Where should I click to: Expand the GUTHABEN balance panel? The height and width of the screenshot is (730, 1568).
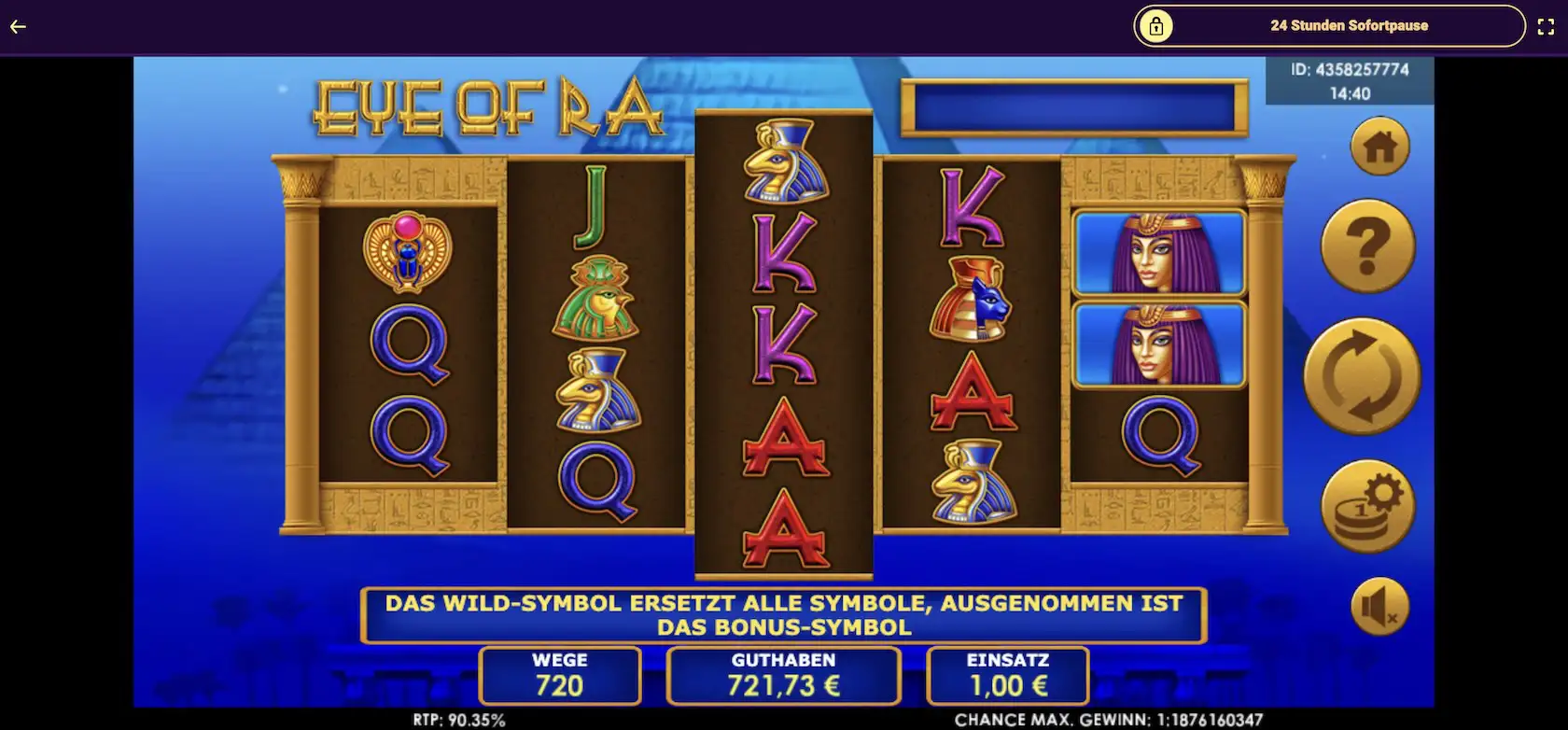783,675
